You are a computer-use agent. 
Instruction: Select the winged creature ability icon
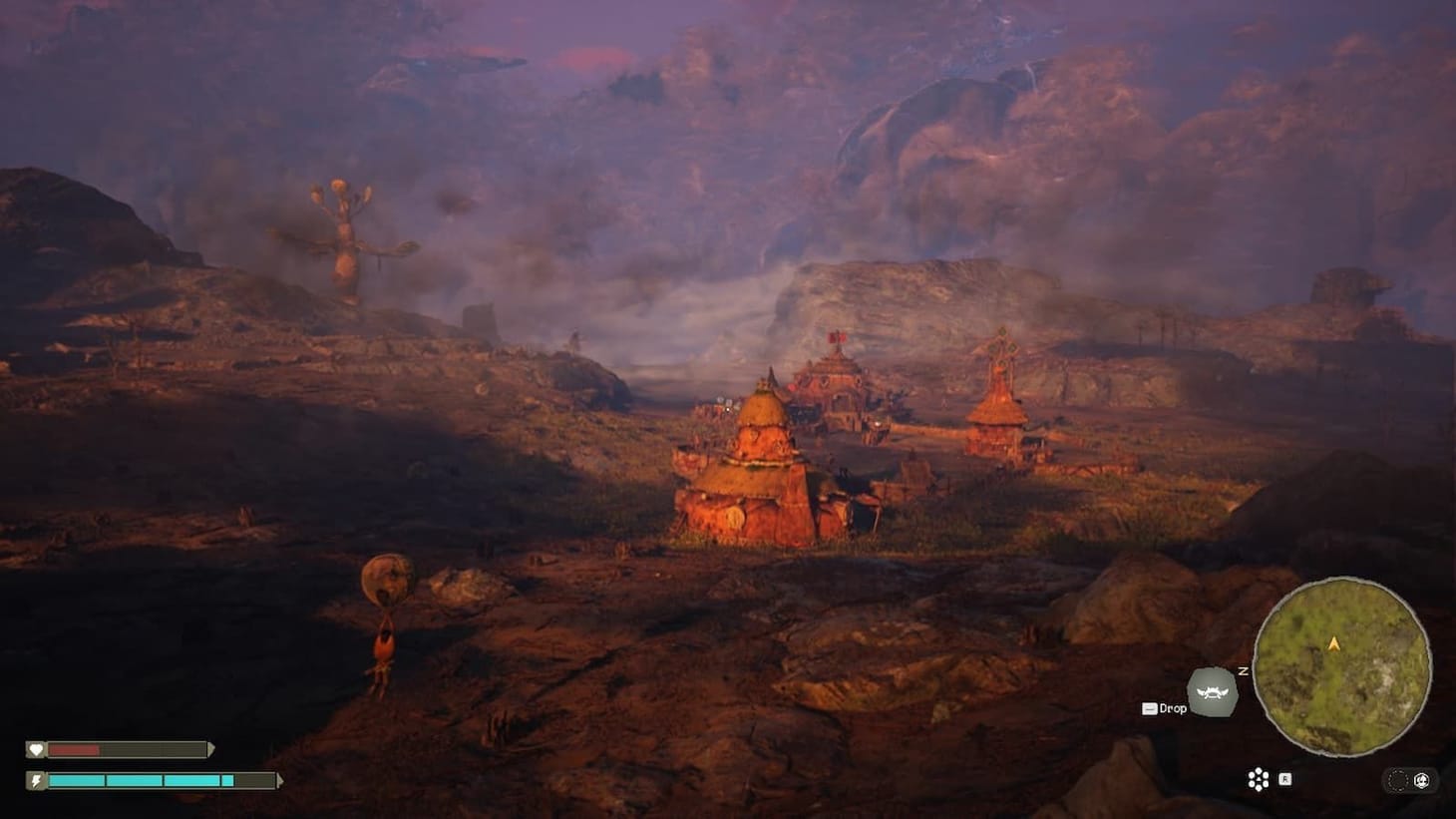pyautogui.click(x=1212, y=693)
